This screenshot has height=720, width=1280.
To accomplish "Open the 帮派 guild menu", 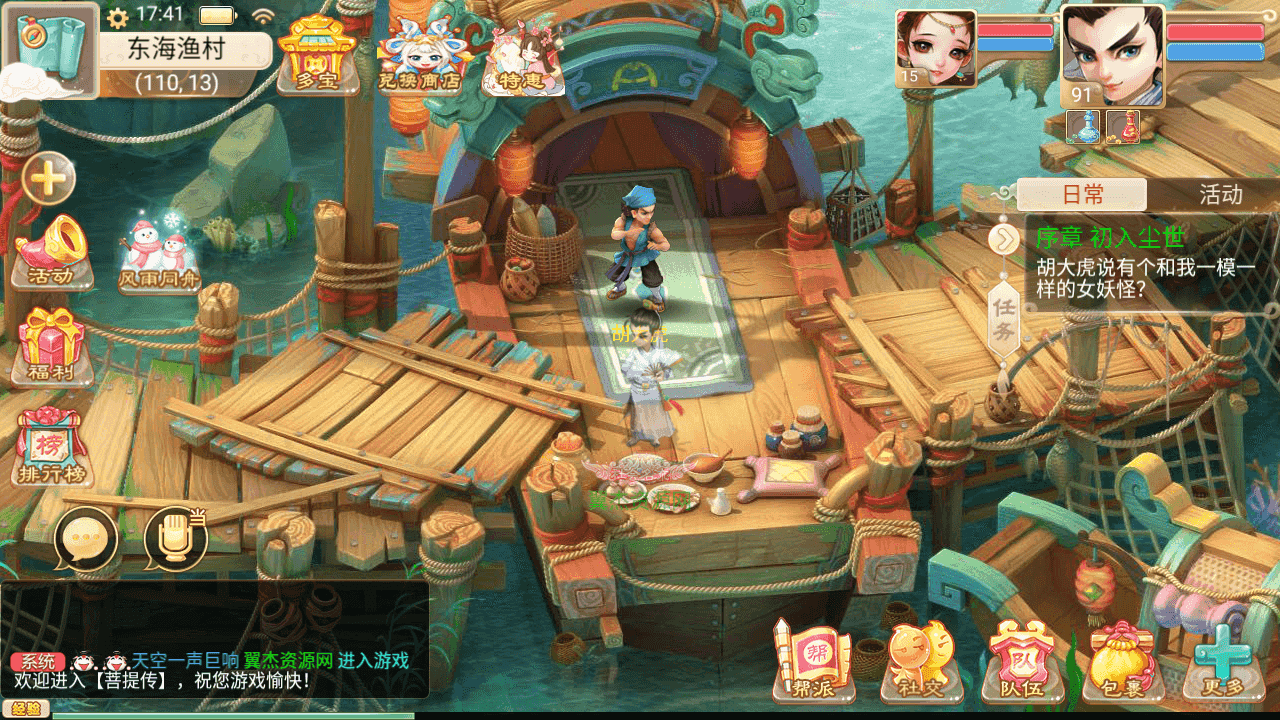I will pos(814,658).
